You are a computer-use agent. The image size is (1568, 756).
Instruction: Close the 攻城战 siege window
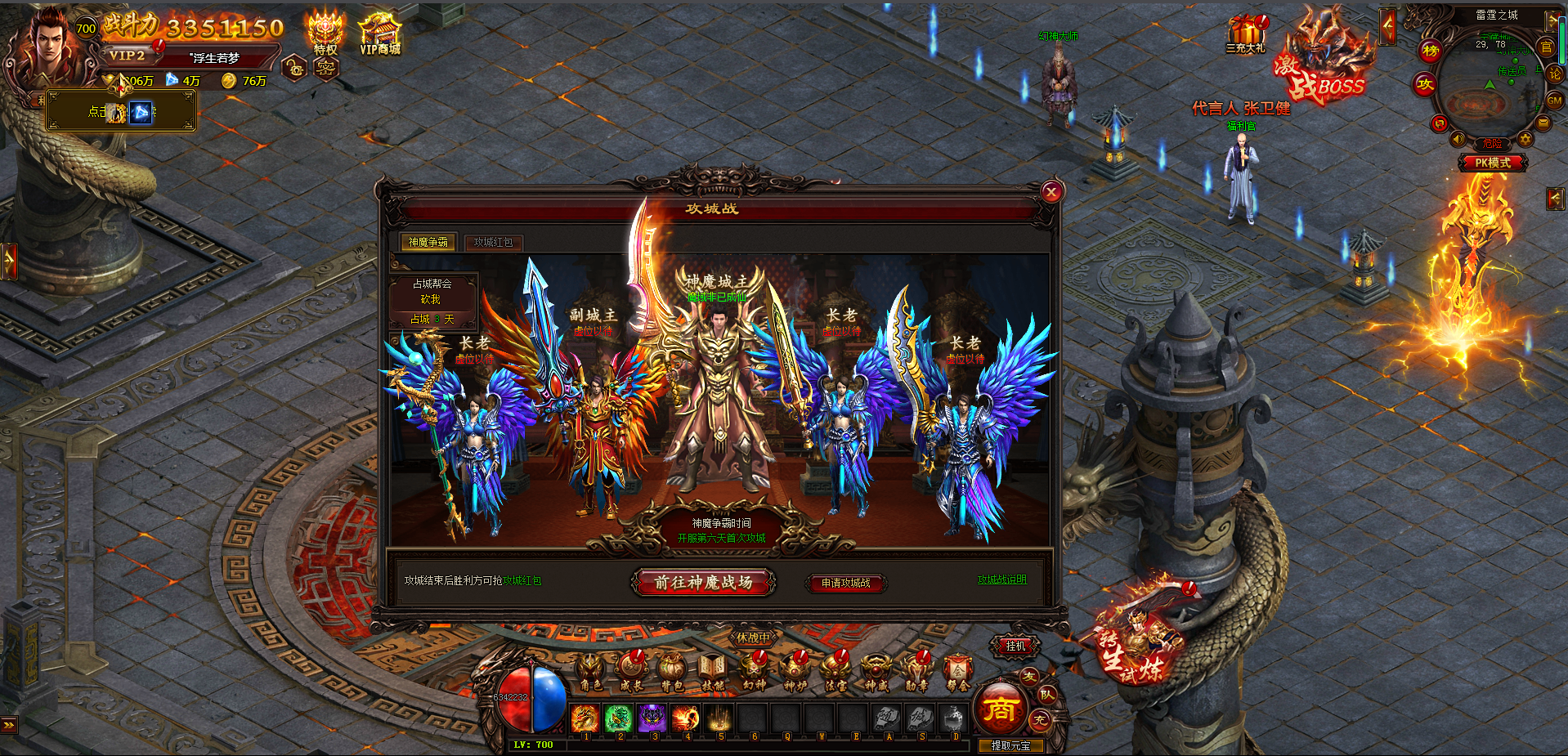point(1051,192)
